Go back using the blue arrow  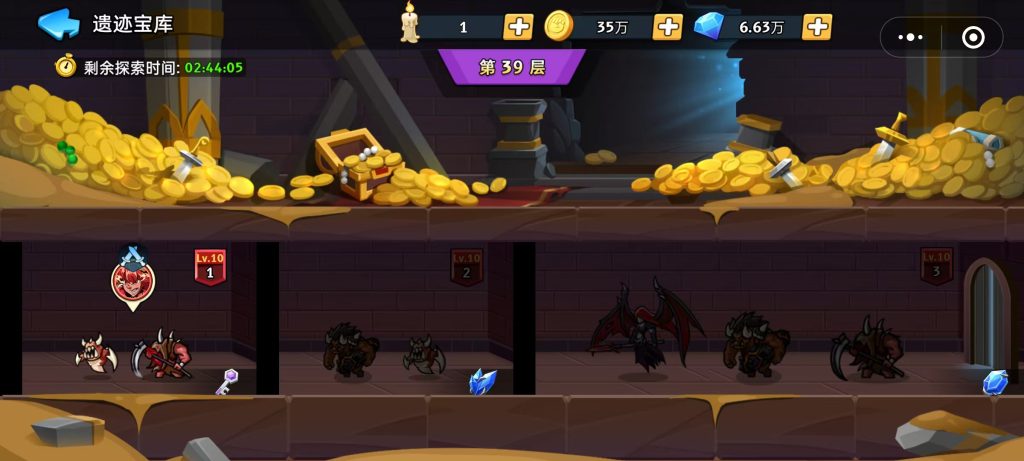click(58, 23)
